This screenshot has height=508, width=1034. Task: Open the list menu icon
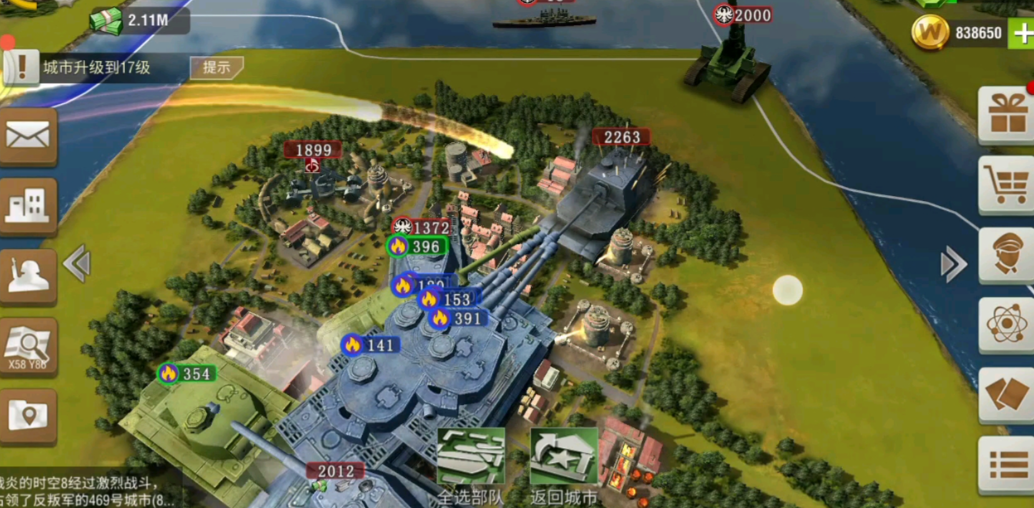pos(1005,464)
